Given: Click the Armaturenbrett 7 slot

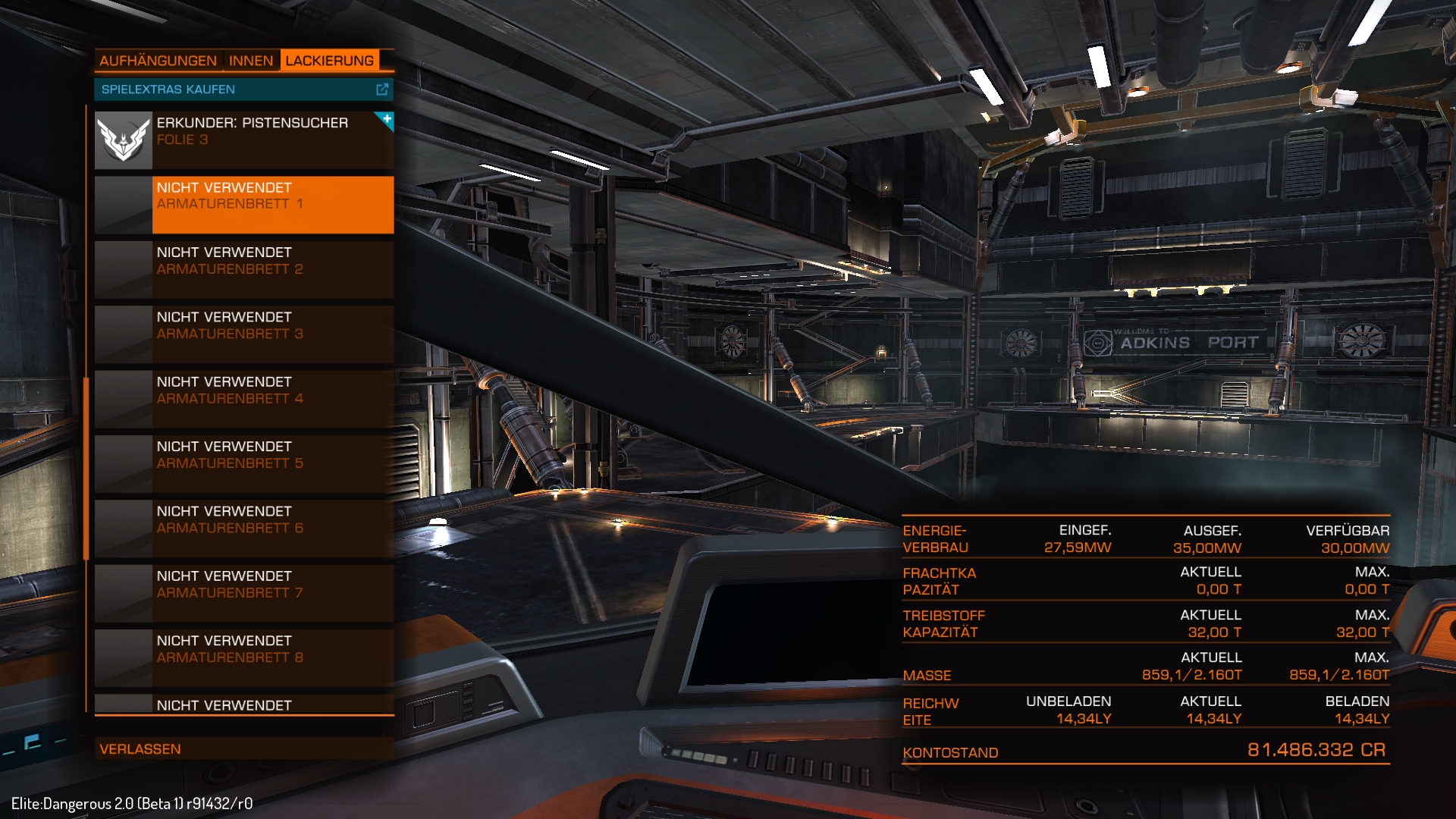Looking at the screenshot, I should pos(273,593).
